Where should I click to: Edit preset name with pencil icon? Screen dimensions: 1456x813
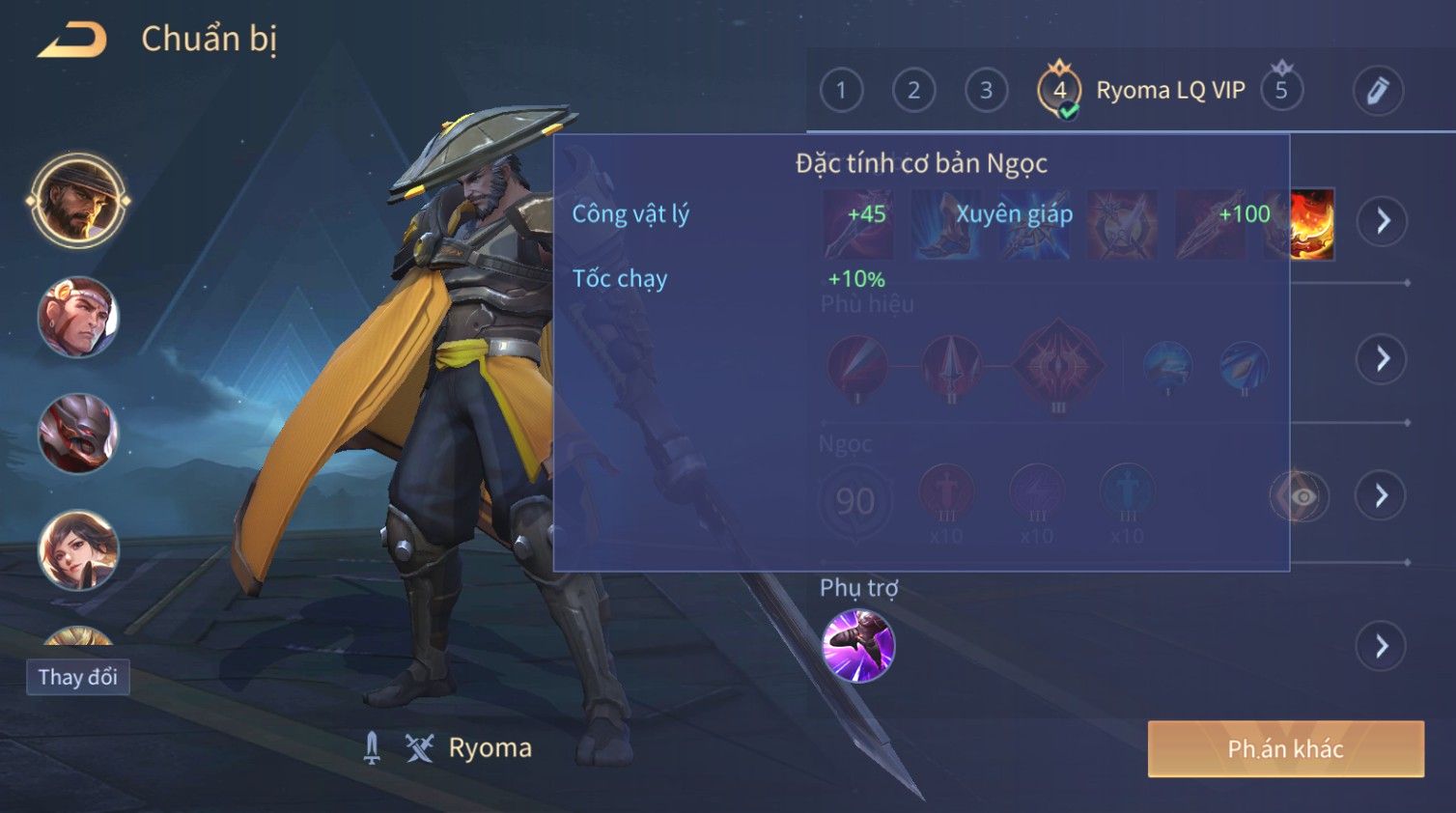pos(1377,91)
